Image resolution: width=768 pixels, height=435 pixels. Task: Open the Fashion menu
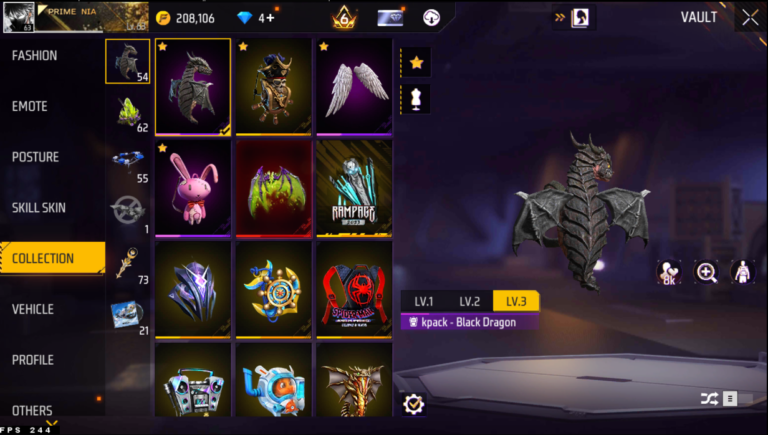click(35, 56)
